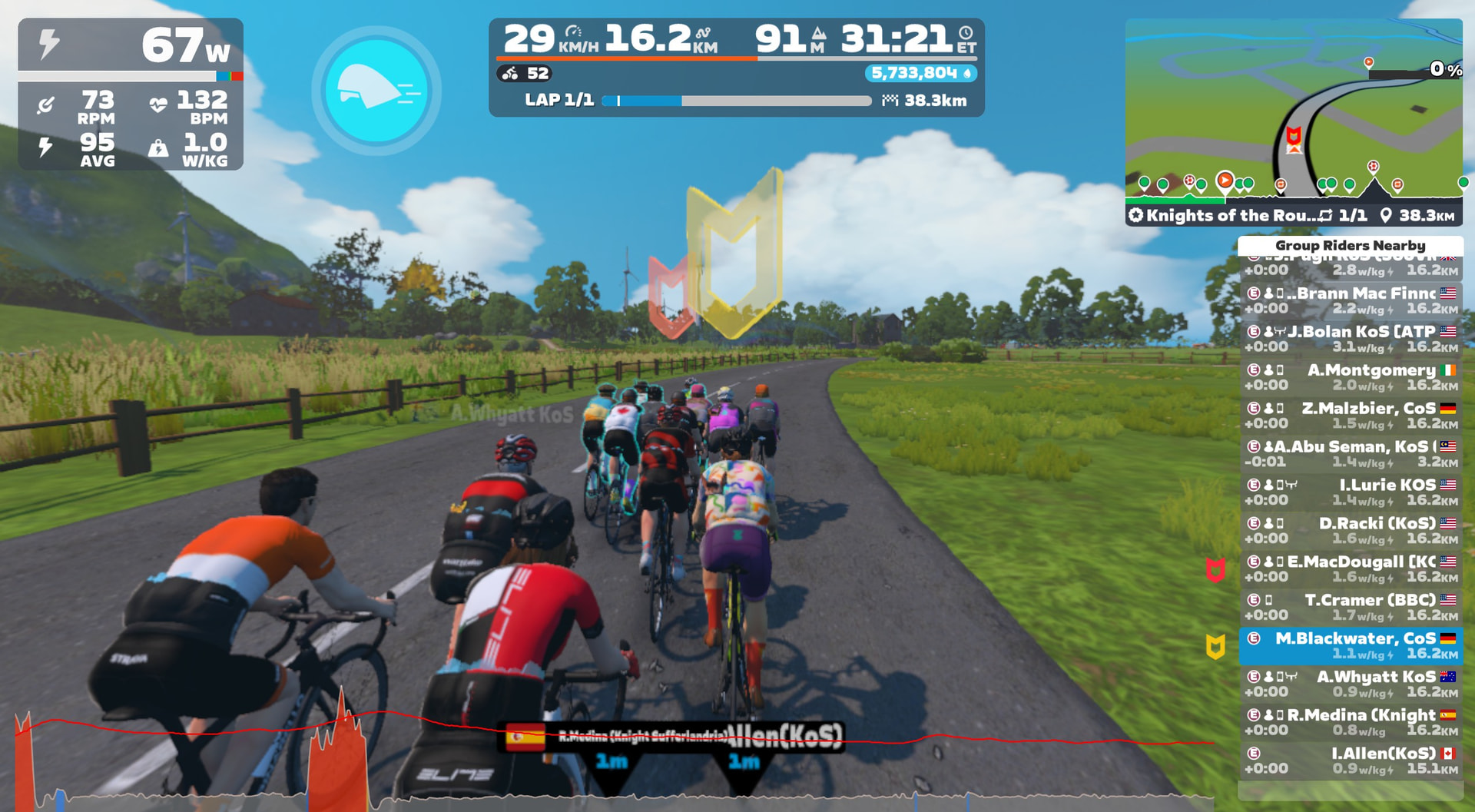Select Brann Mac Finnc rider row

(1351, 300)
